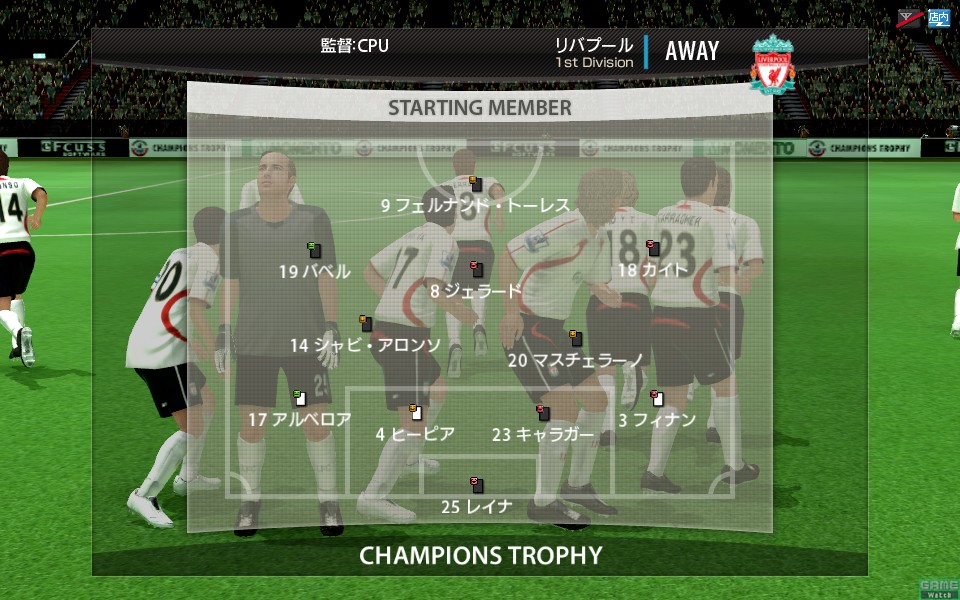Click the blue 店内 status icon
This screenshot has width=960, height=600.
click(938, 17)
